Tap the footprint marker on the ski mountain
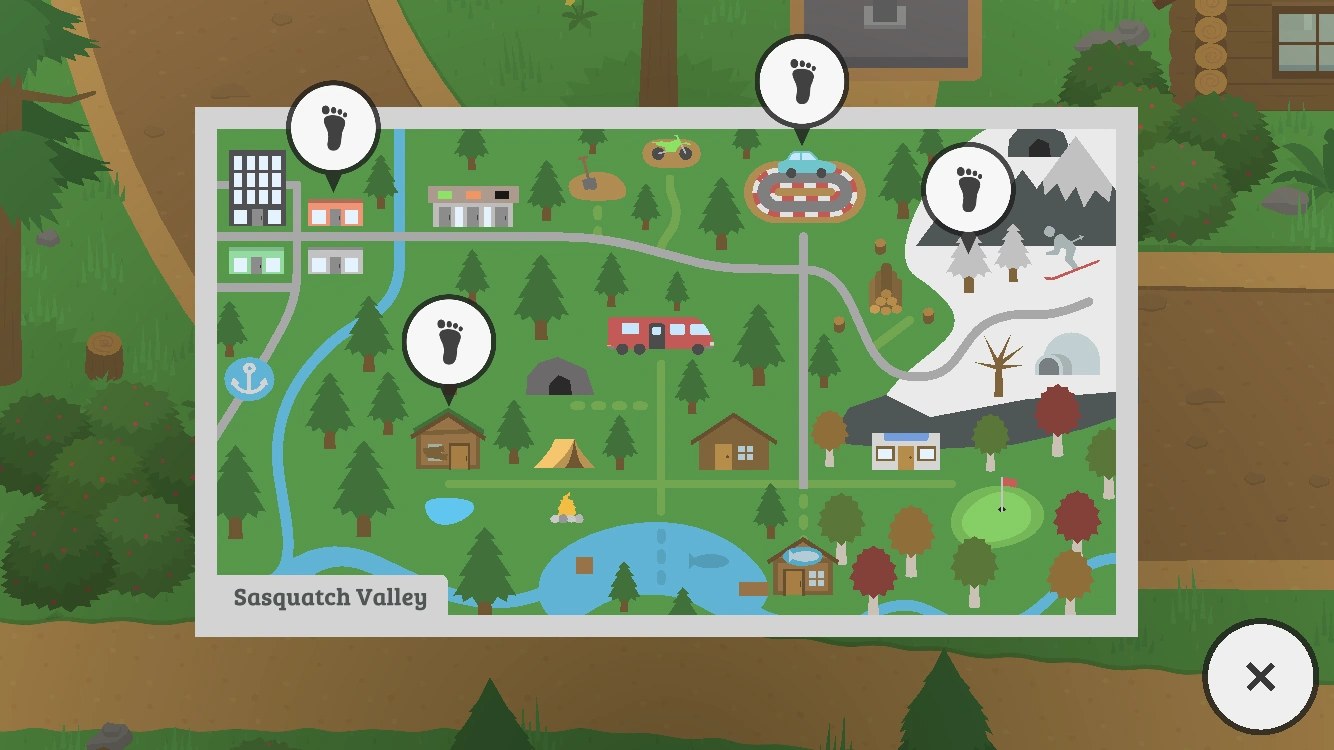This screenshot has height=750, width=1334. [968, 187]
